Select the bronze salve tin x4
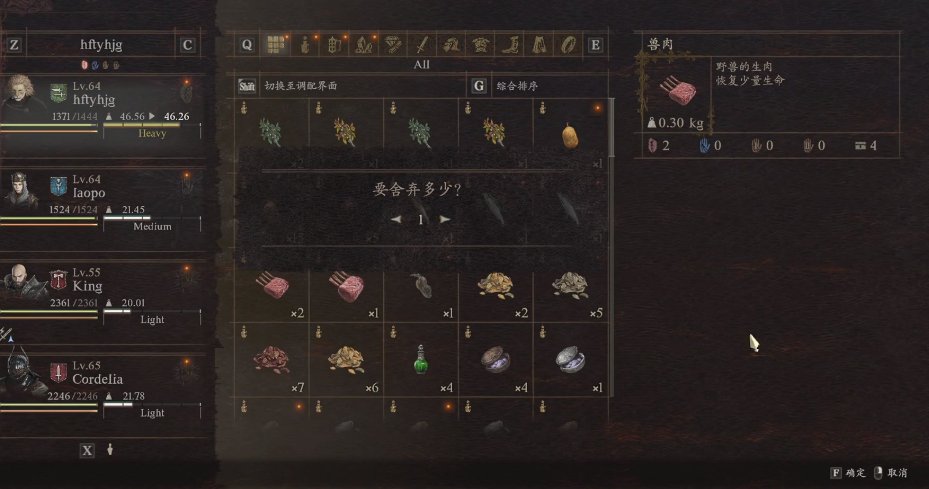The image size is (929, 489). click(496, 359)
